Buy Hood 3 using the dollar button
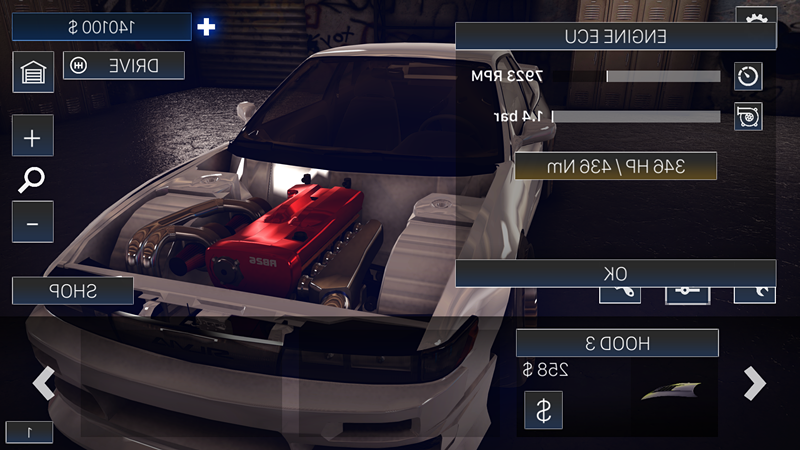800x450 pixels. coord(543,409)
